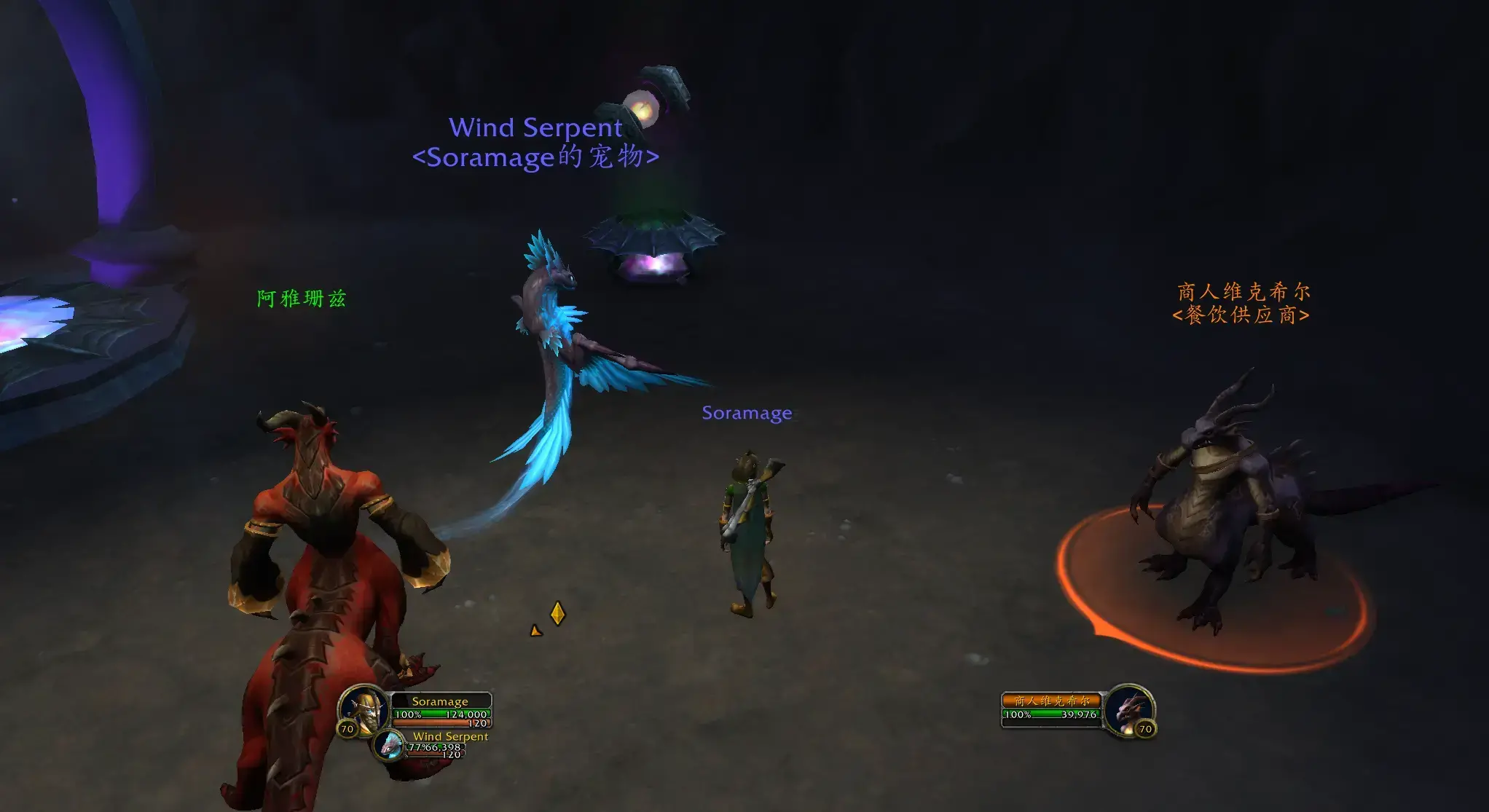
Task: Click the target frame's dragon portrait
Action: (x=1128, y=708)
